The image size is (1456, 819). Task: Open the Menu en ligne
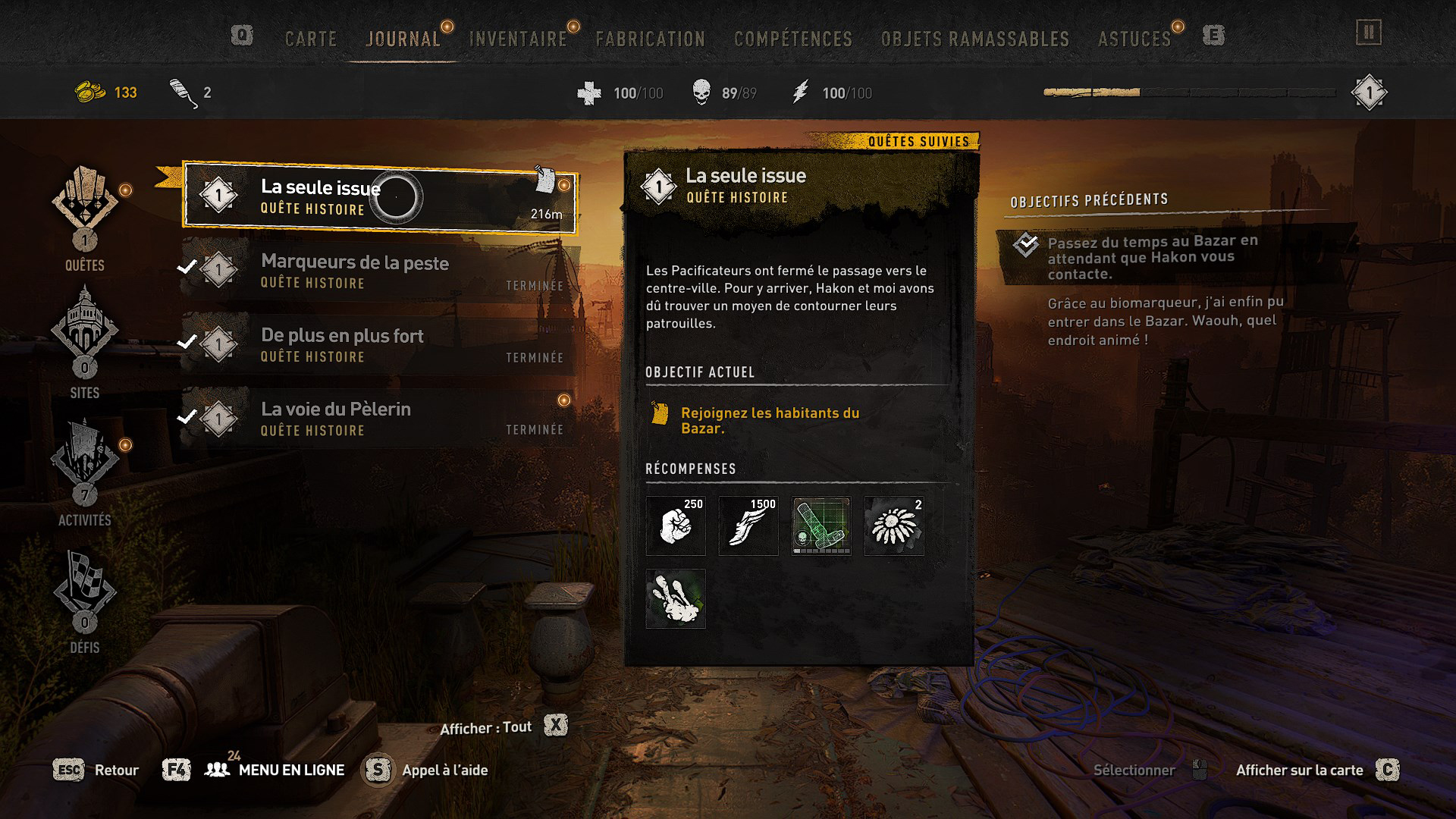[290, 770]
